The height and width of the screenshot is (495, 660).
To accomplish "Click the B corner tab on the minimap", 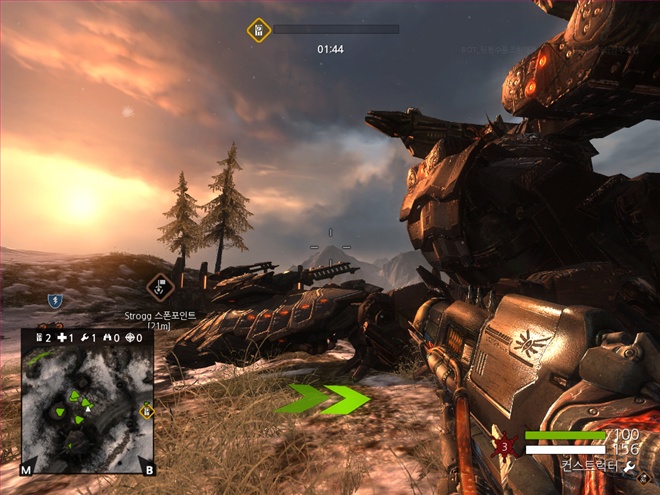I will click(x=149, y=469).
